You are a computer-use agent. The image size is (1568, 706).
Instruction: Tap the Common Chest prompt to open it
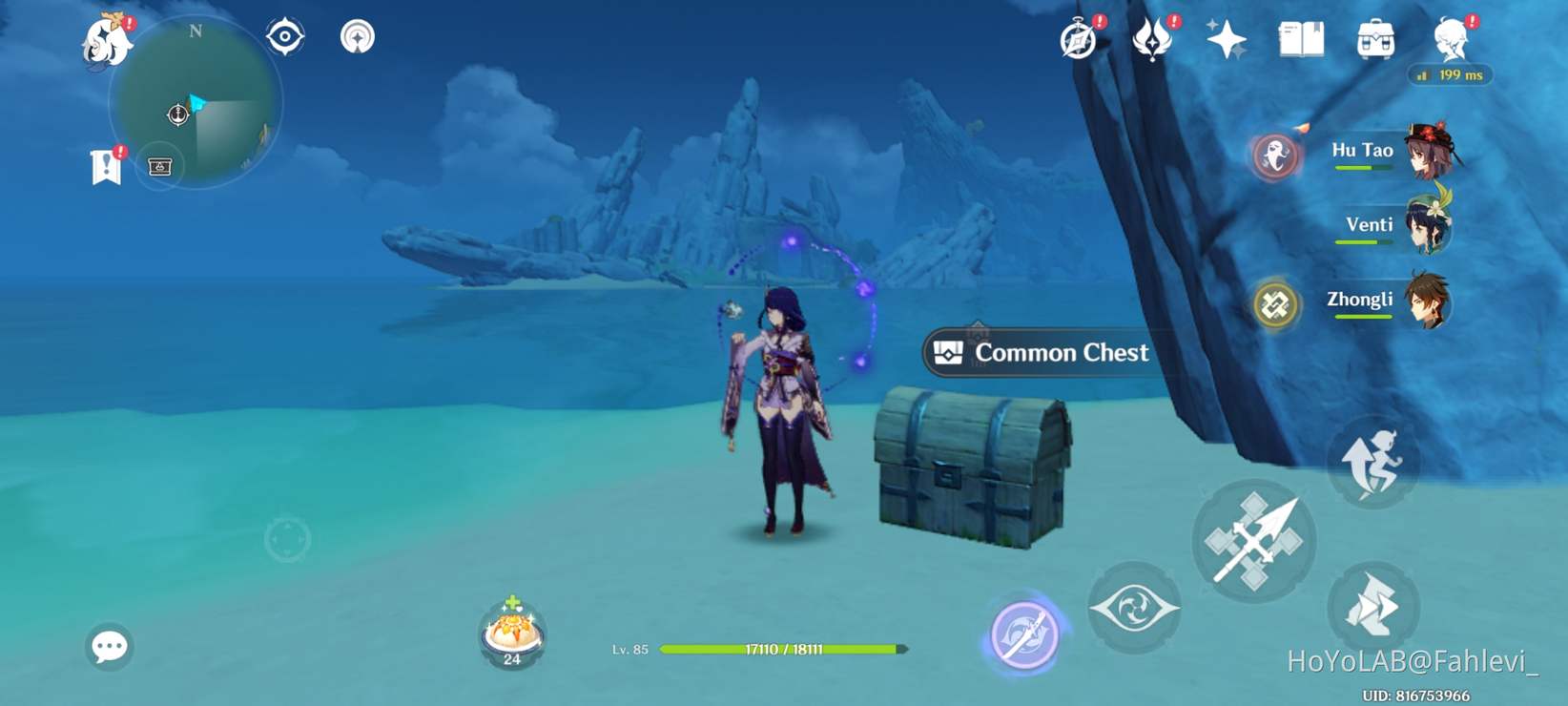1042,352
